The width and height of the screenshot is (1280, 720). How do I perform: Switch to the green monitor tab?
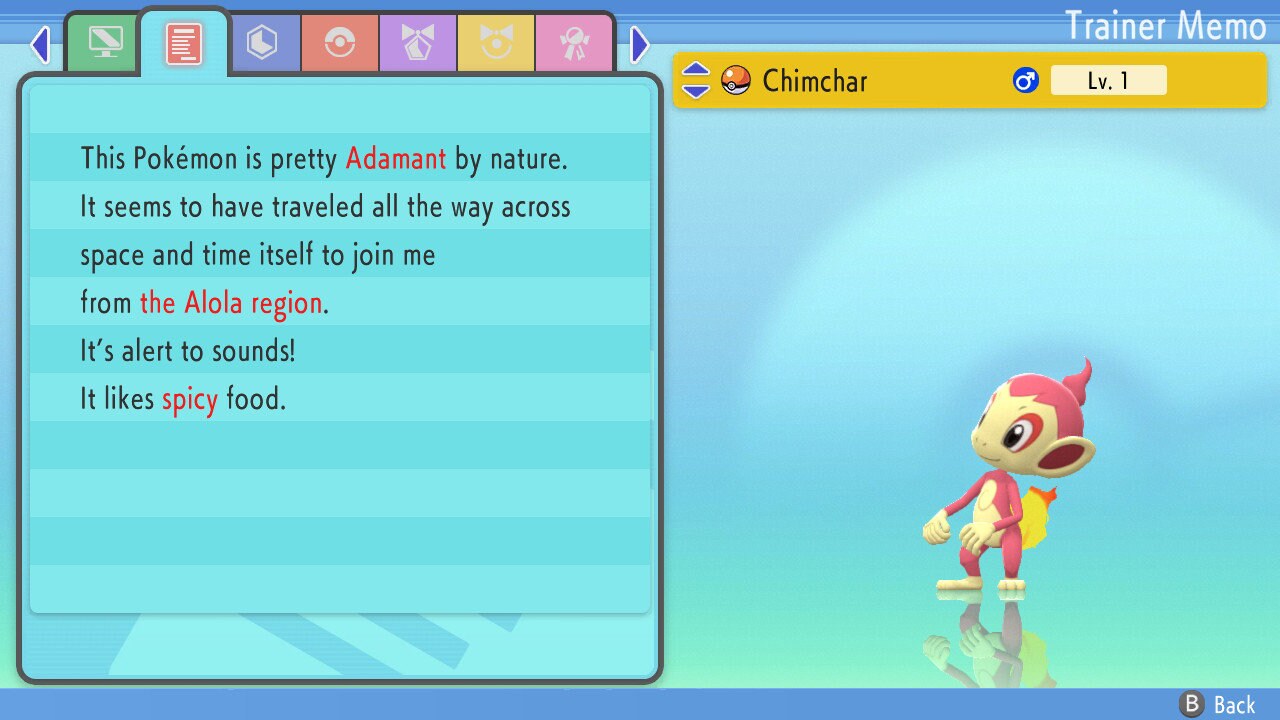pyautogui.click(x=105, y=43)
